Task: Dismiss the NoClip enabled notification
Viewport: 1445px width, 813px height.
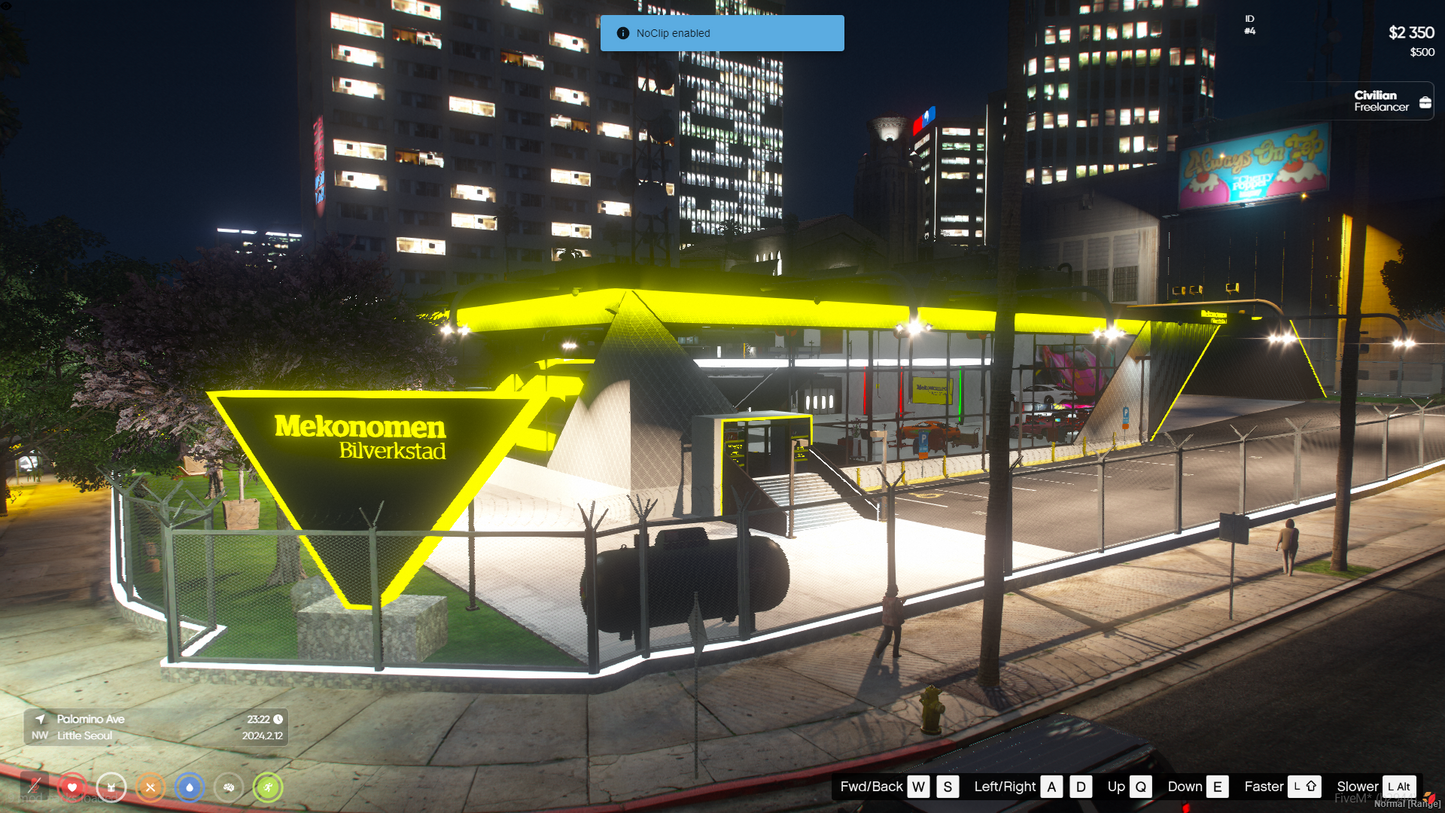Action: tap(722, 33)
